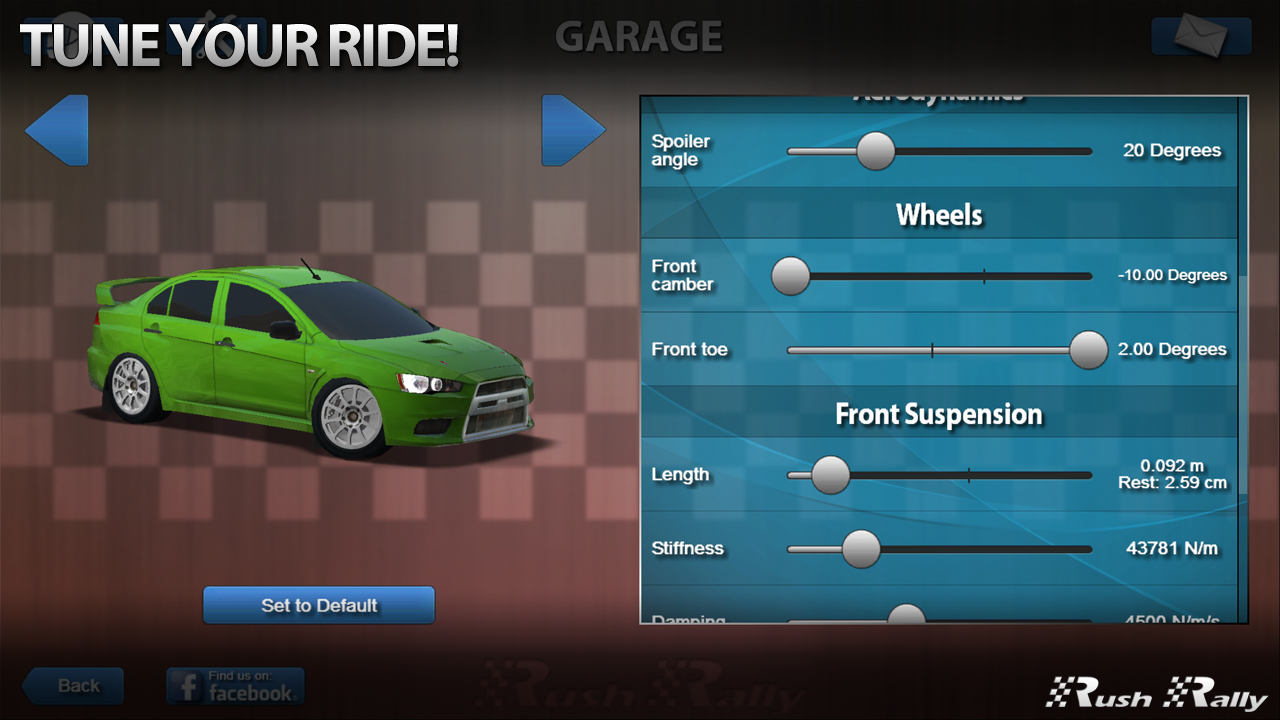Viewport: 1280px width, 720px height.
Task: Select the previous car with left arrow
Action: [58, 130]
